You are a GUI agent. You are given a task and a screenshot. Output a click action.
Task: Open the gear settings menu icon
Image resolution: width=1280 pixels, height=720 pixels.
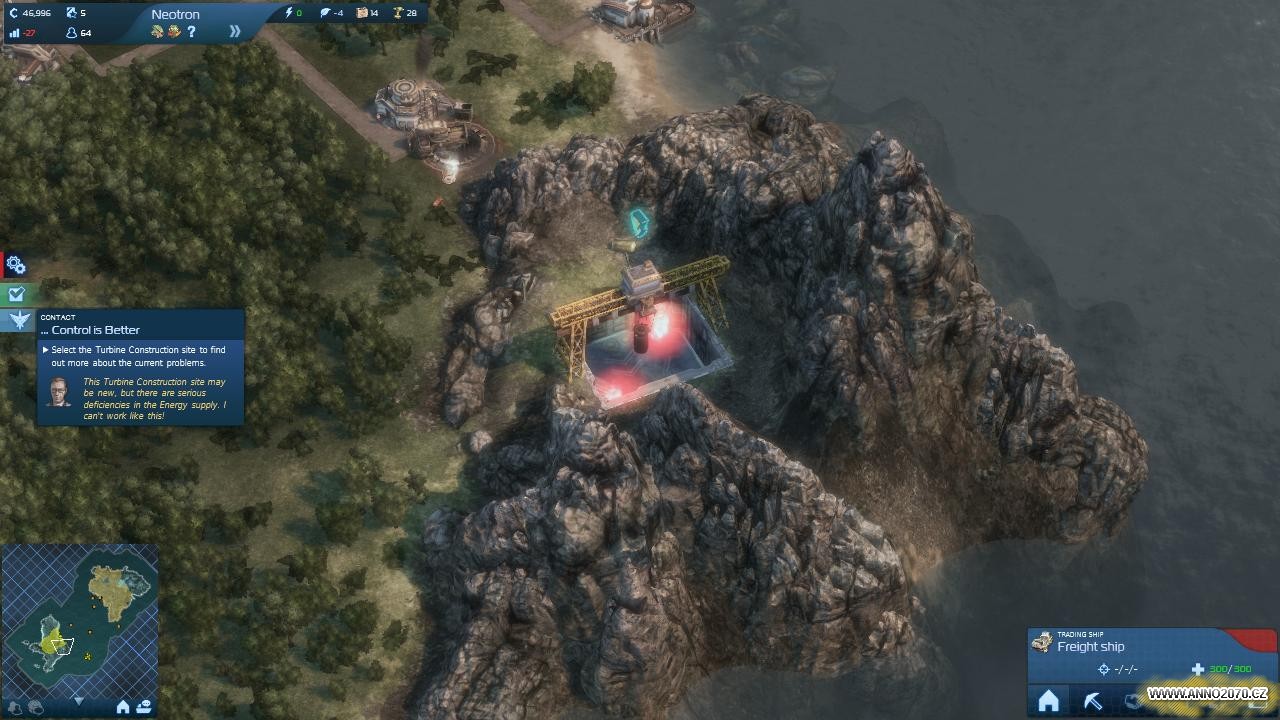click(15, 265)
